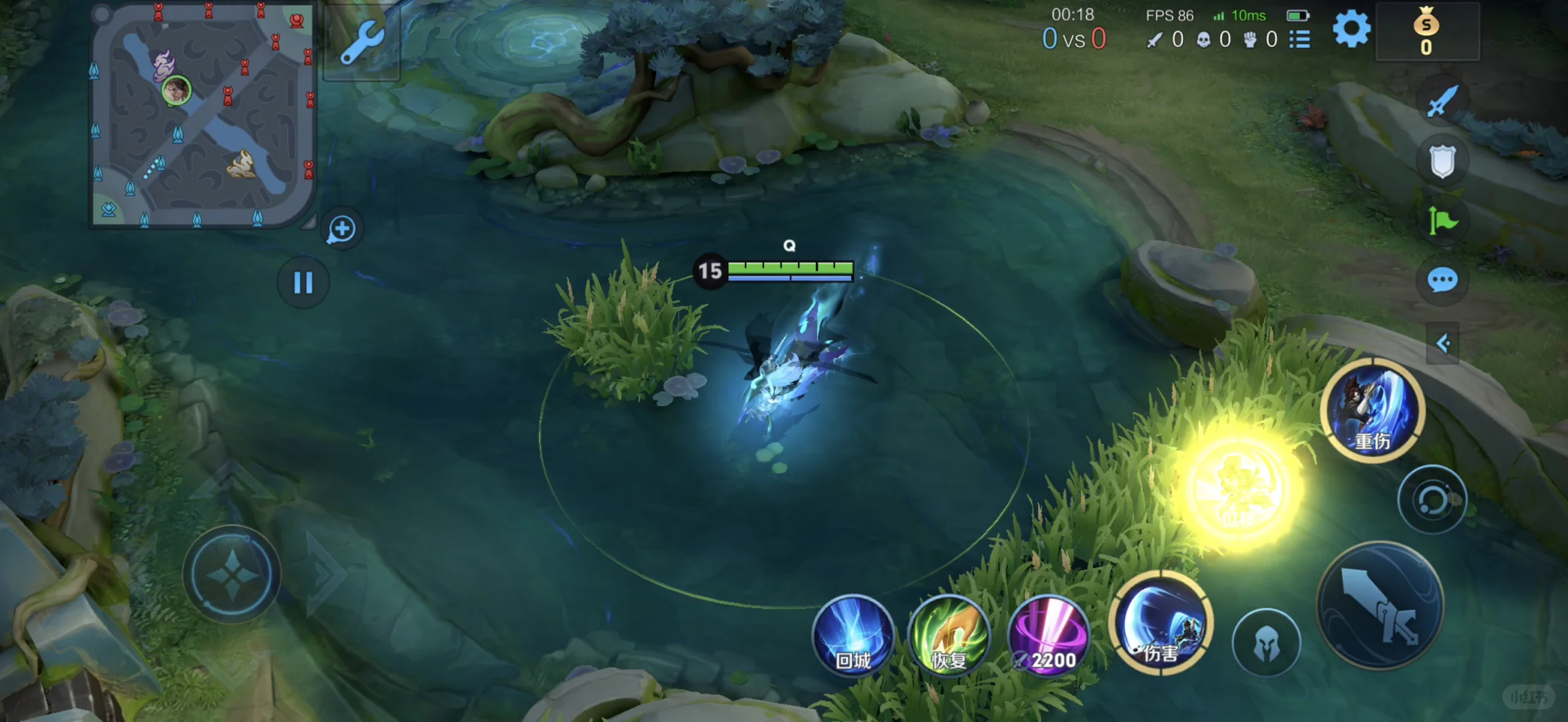Pause the game with the pause button
Image resolution: width=1568 pixels, height=722 pixels.
303,283
